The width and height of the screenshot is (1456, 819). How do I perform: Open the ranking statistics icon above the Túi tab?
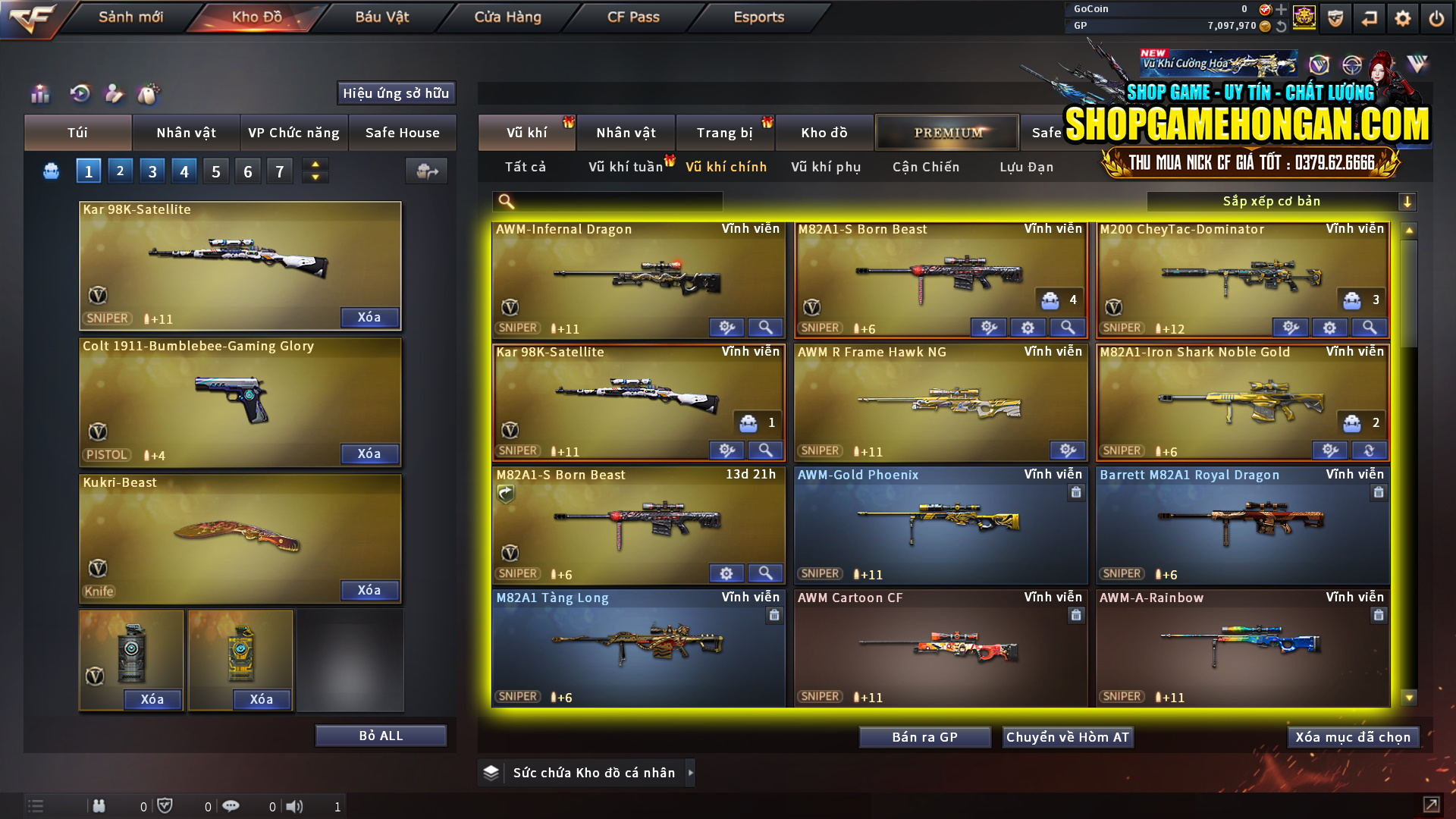[39, 94]
